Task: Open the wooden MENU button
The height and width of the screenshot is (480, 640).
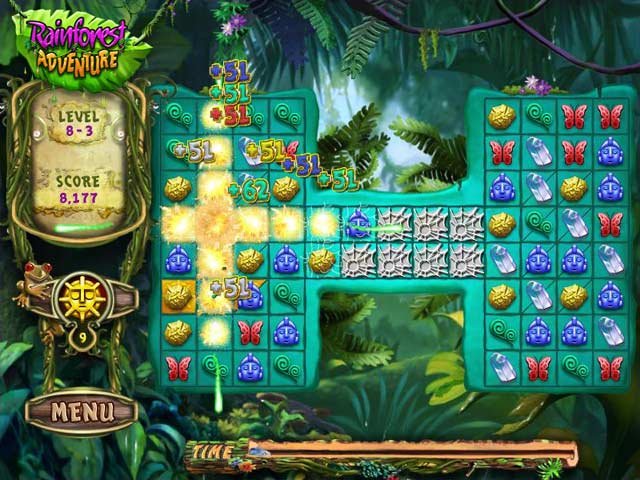Action: 80,410
